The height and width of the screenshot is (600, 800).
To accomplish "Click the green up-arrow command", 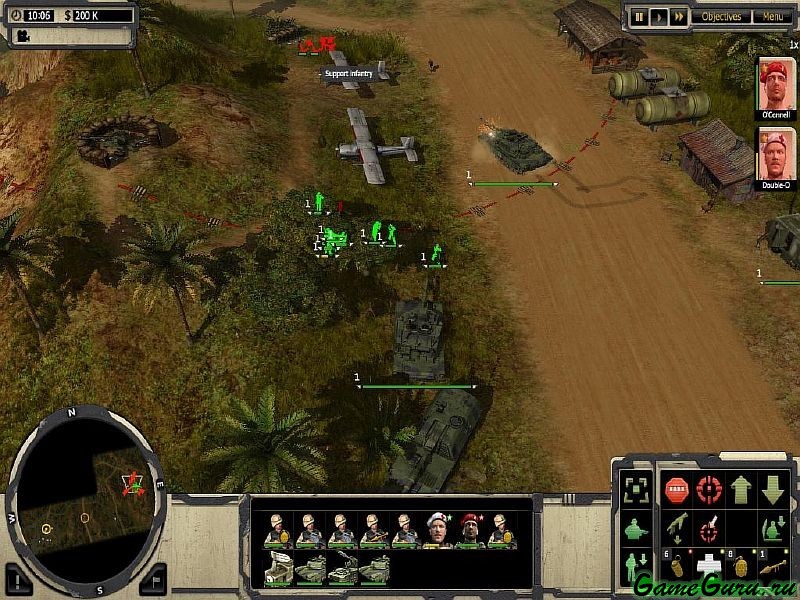I will (741, 491).
